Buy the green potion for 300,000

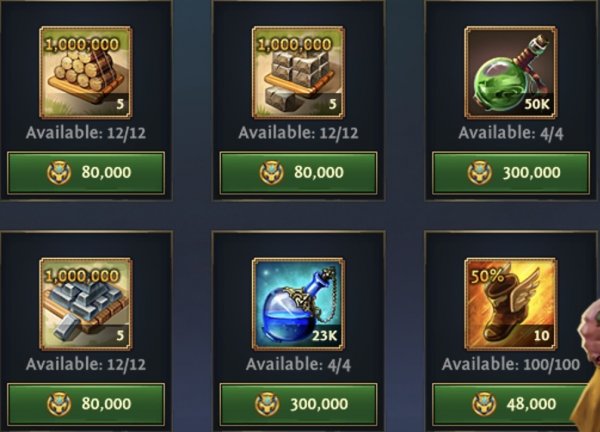click(511, 173)
